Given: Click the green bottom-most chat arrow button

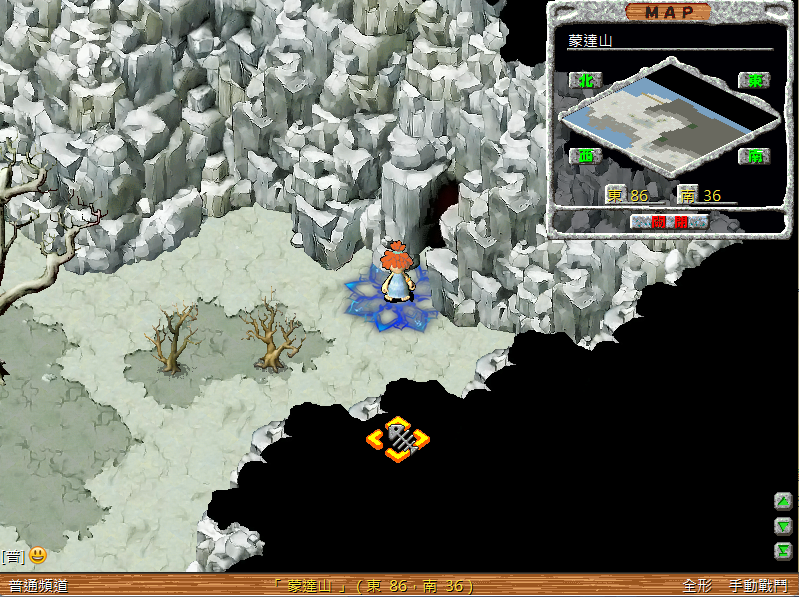Looking at the screenshot, I should [784, 550].
